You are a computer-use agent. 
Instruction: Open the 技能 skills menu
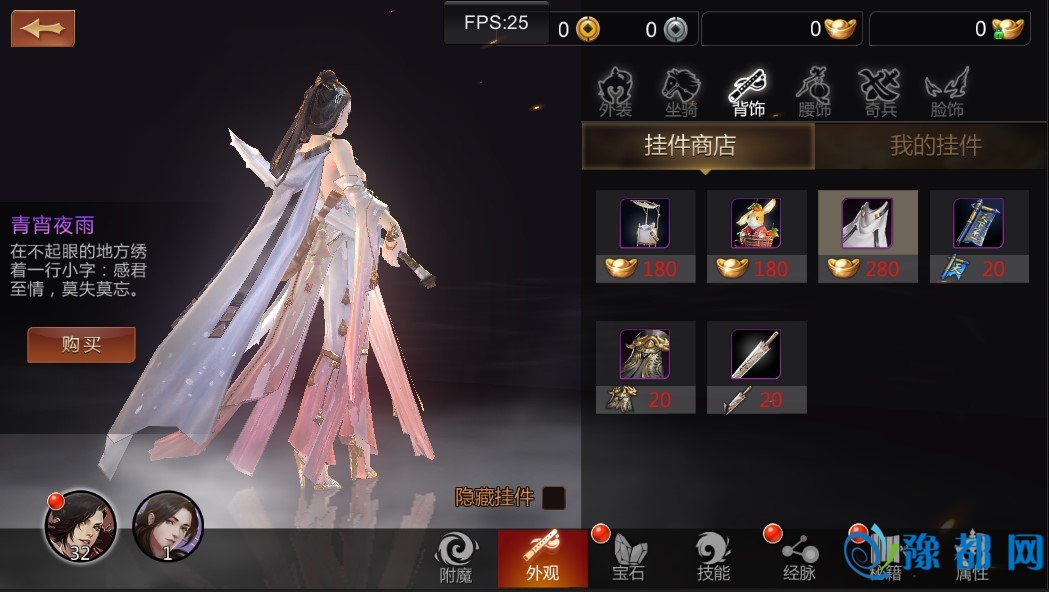713,558
